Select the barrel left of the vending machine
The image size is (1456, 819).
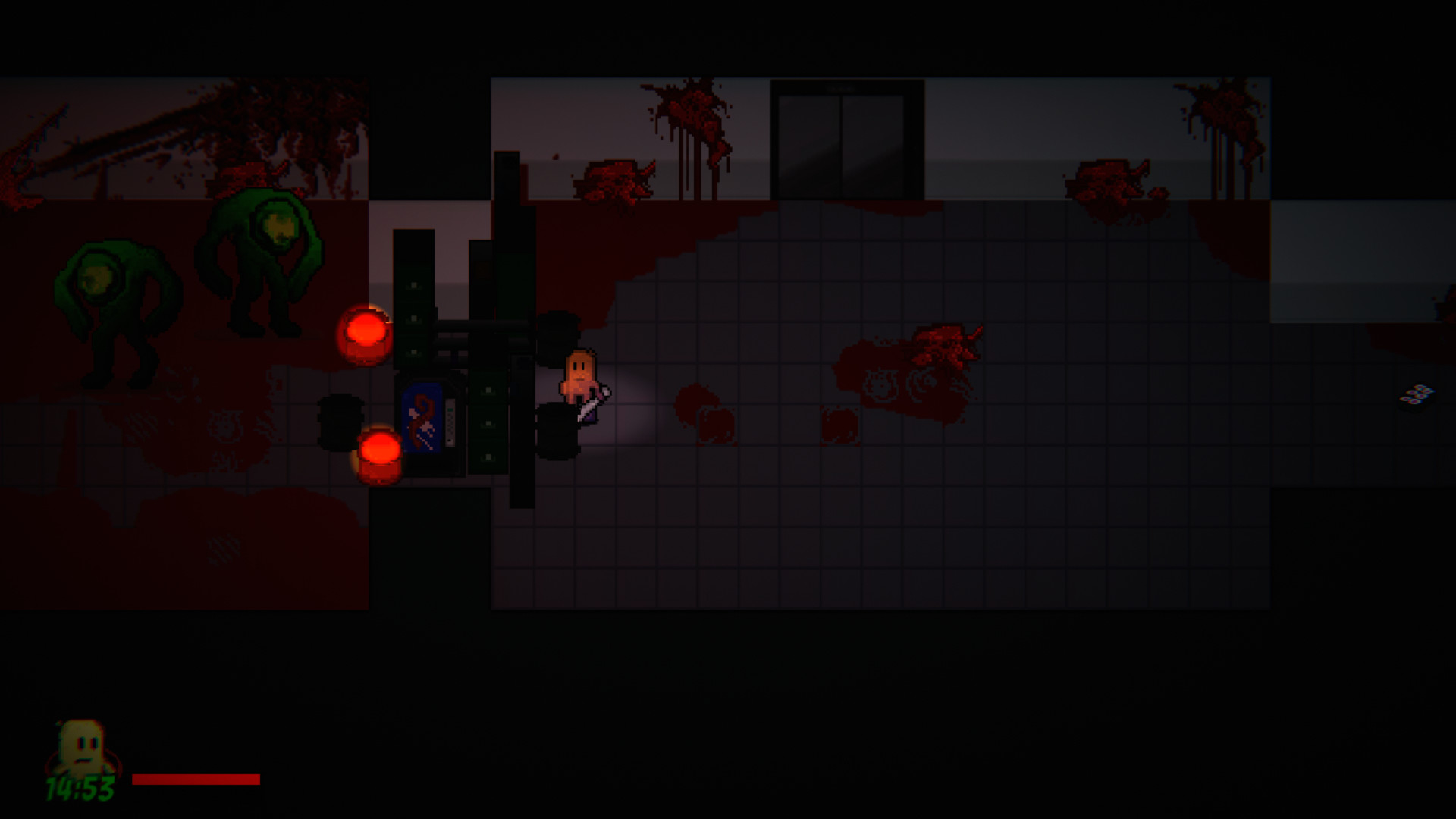(x=342, y=421)
